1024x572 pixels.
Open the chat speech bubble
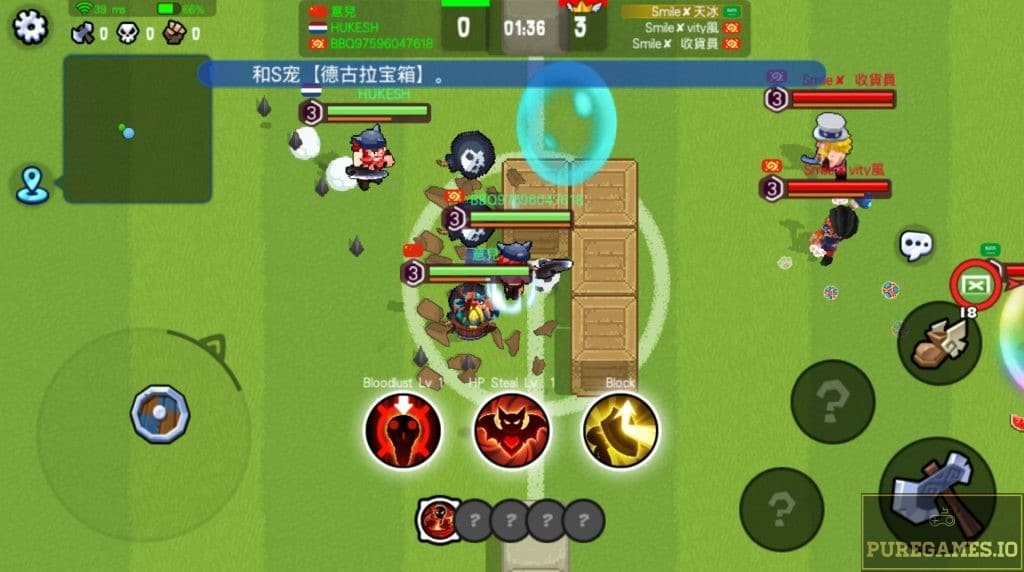coord(915,244)
